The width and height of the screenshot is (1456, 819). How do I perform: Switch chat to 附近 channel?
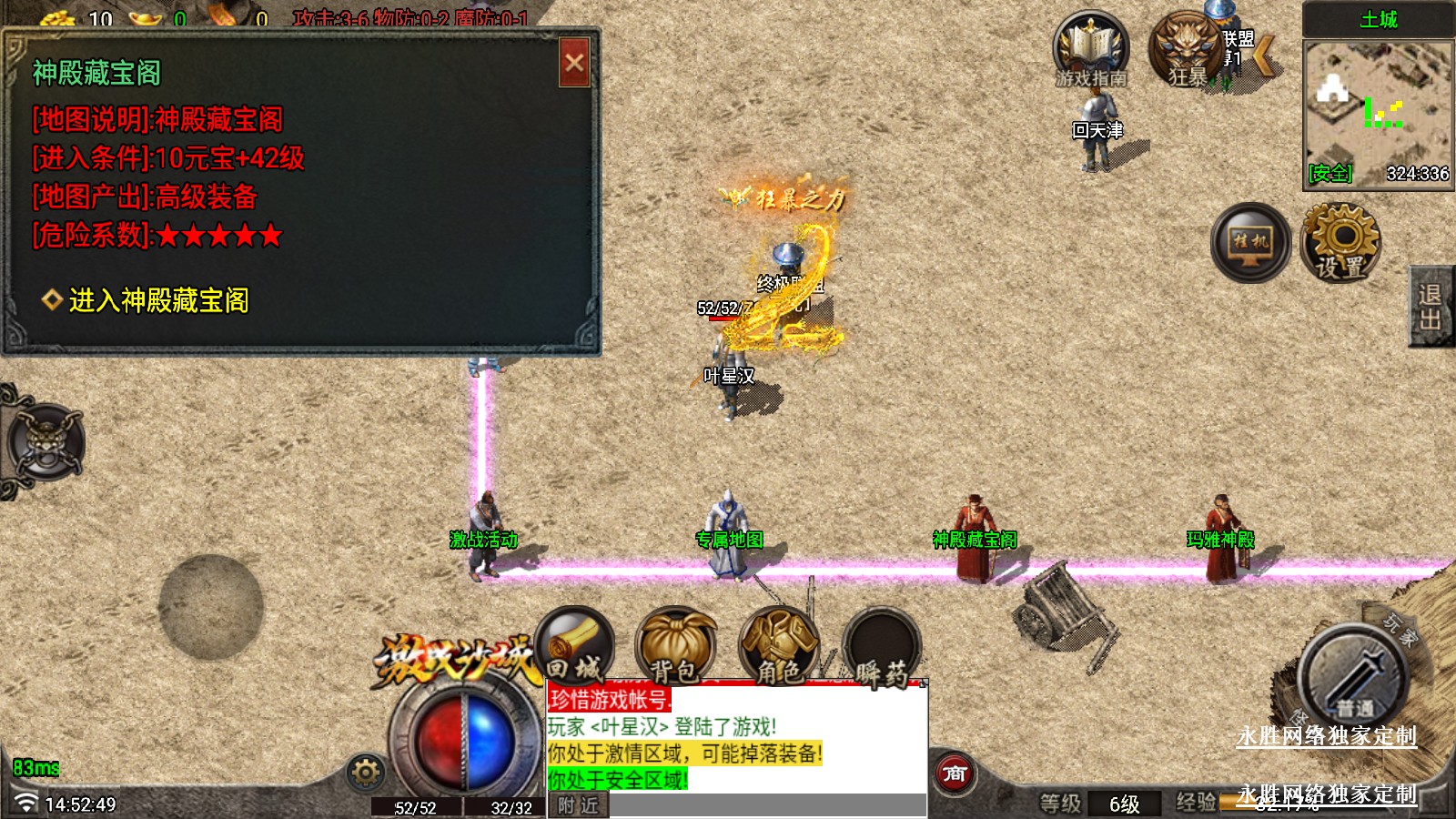point(579,805)
